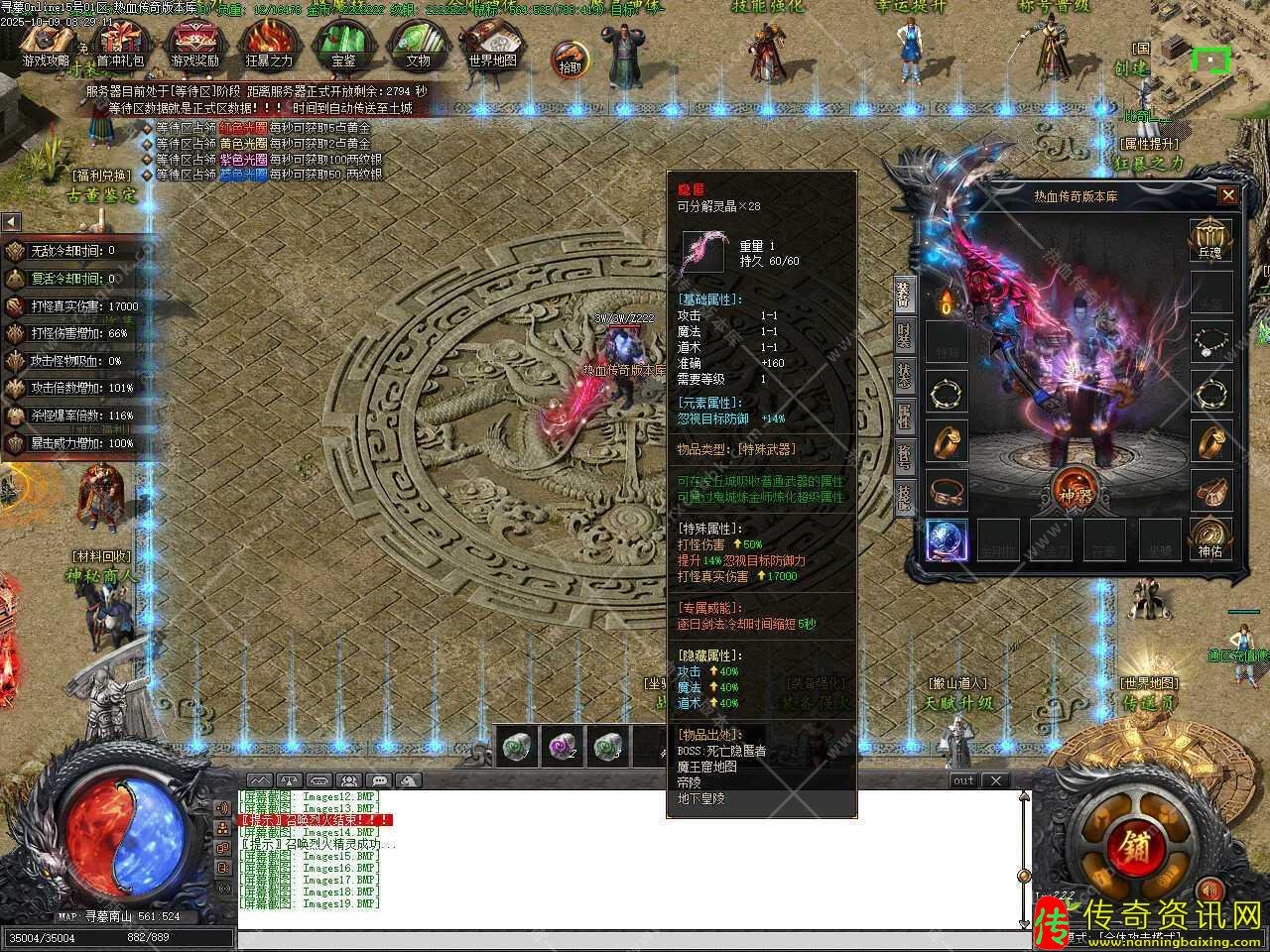
Task: Open the 游戏奖励 rewards menu
Action: 195,46
